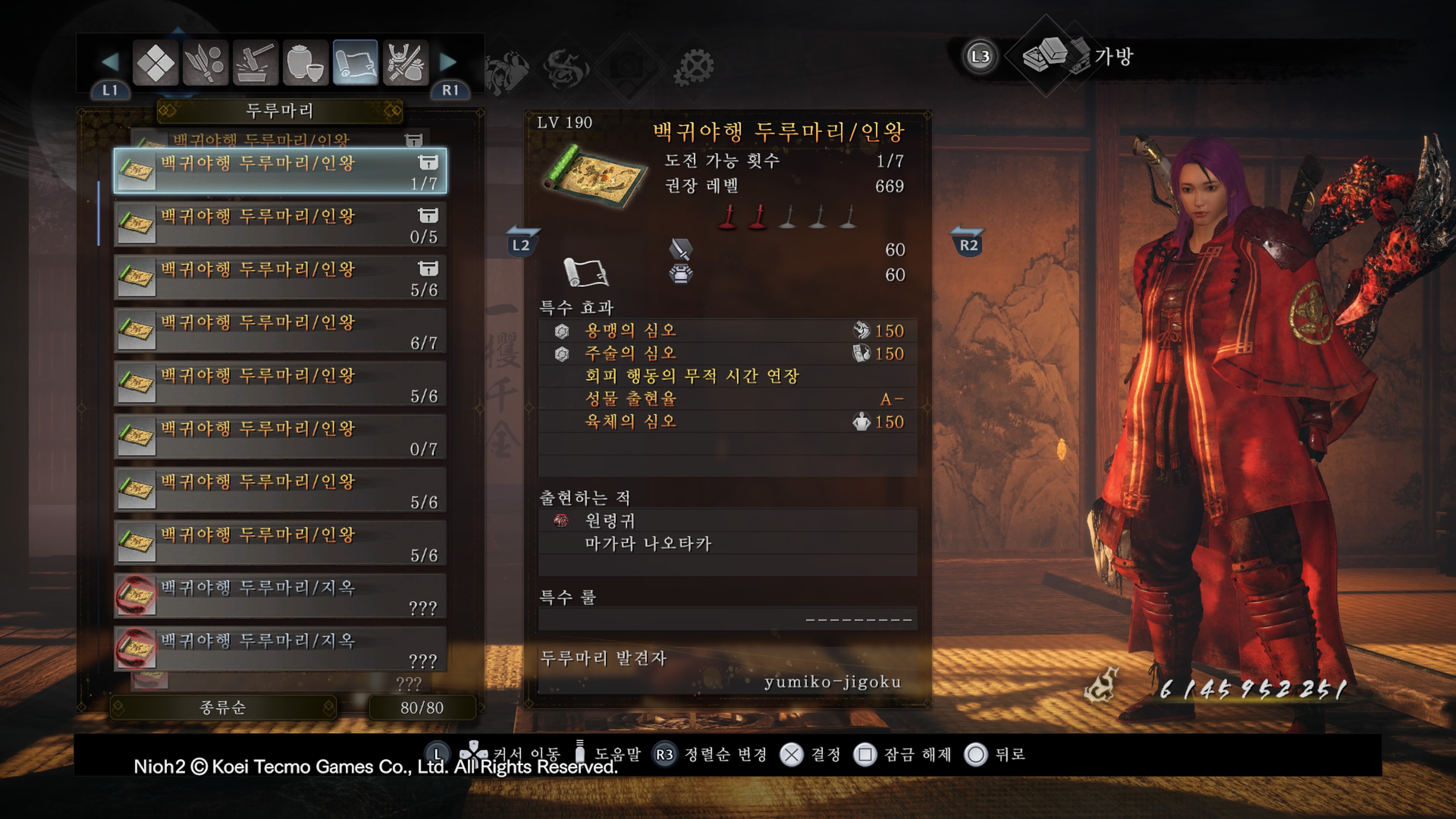The image size is (1456, 819).
Task: Switch to the helmet and armor tab
Action: point(405,62)
